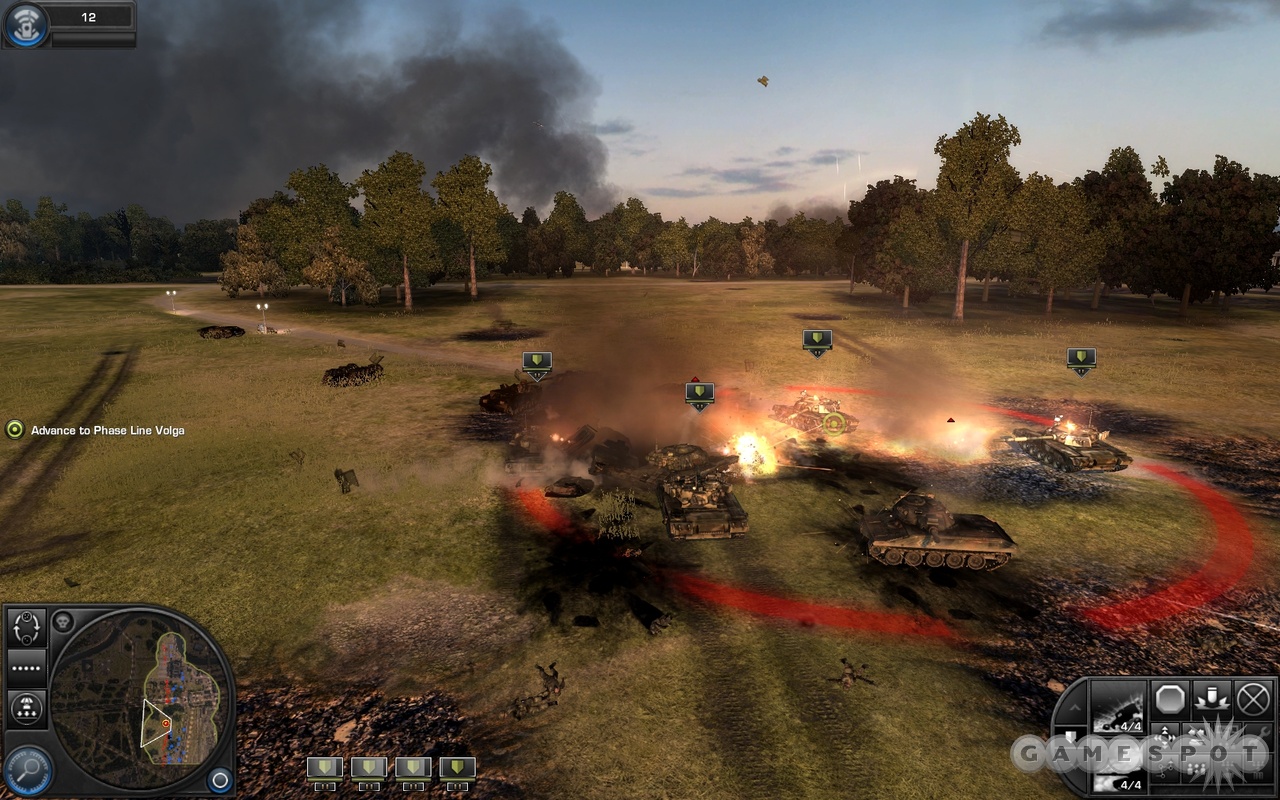Click the rotating arrows button beside the minimap
The image size is (1280, 800).
(x=27, y=627)
